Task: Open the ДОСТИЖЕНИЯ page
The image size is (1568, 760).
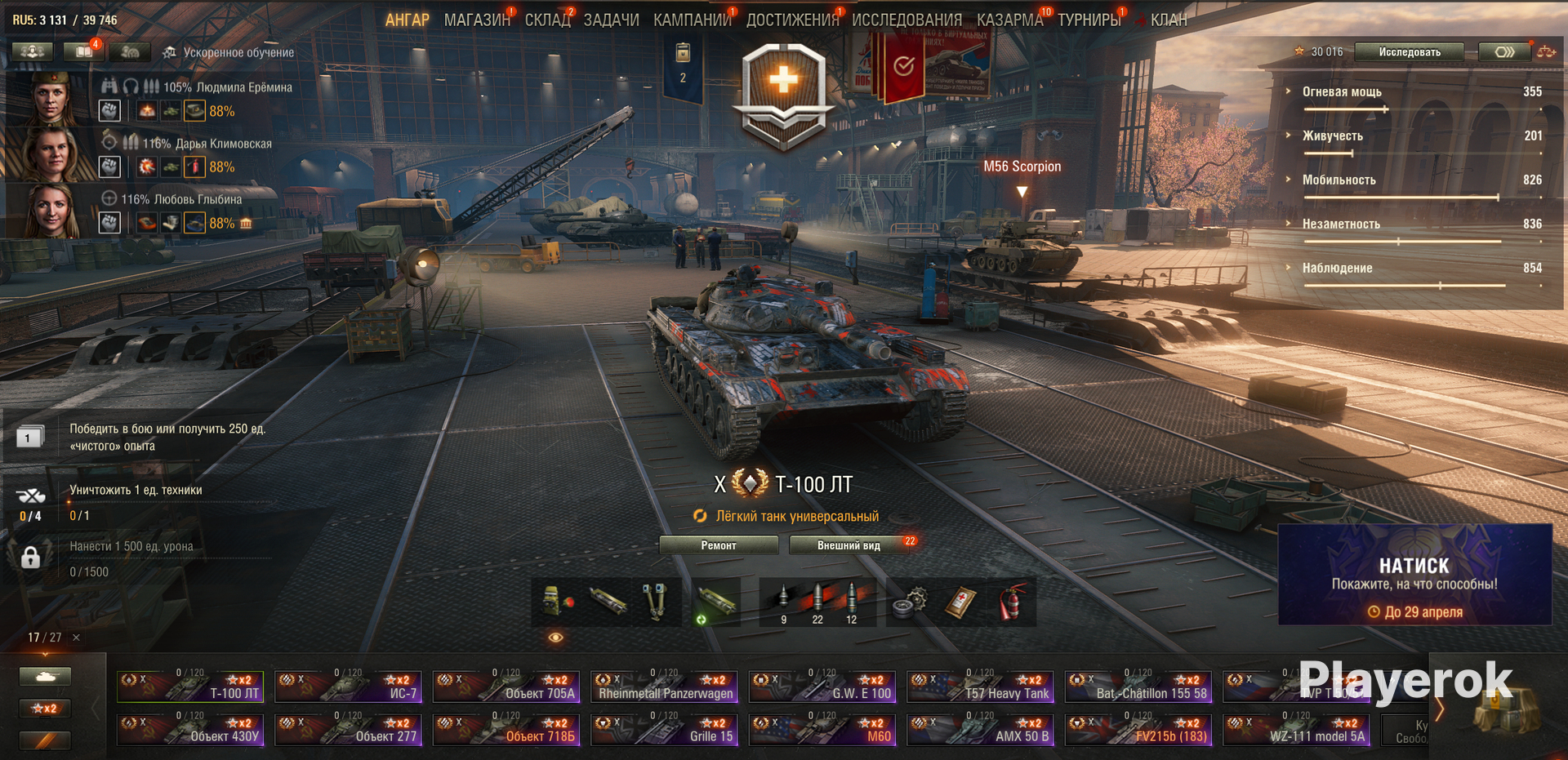Action: point(792,20)
